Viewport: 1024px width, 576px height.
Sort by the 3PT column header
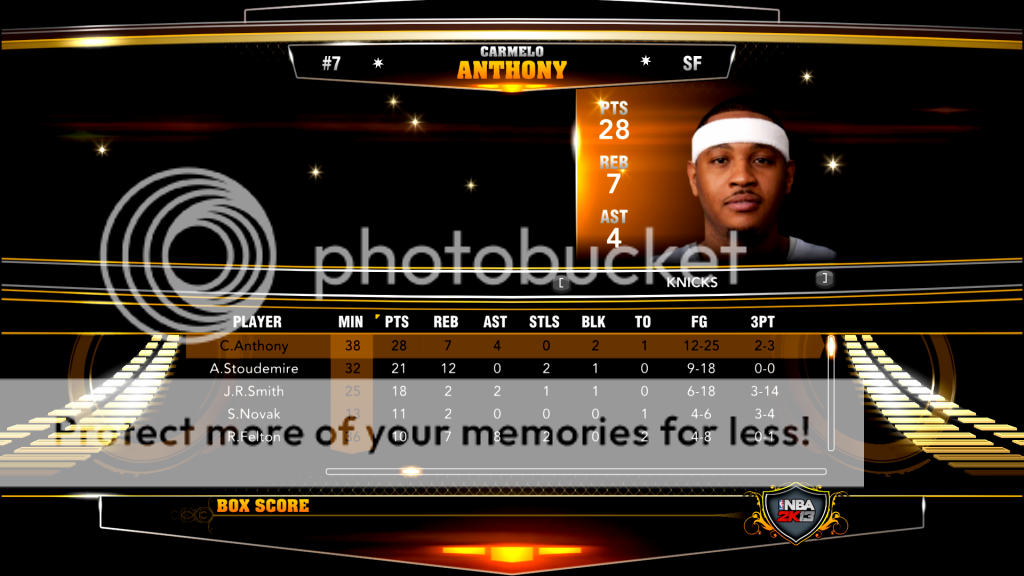tap(762, 322)
